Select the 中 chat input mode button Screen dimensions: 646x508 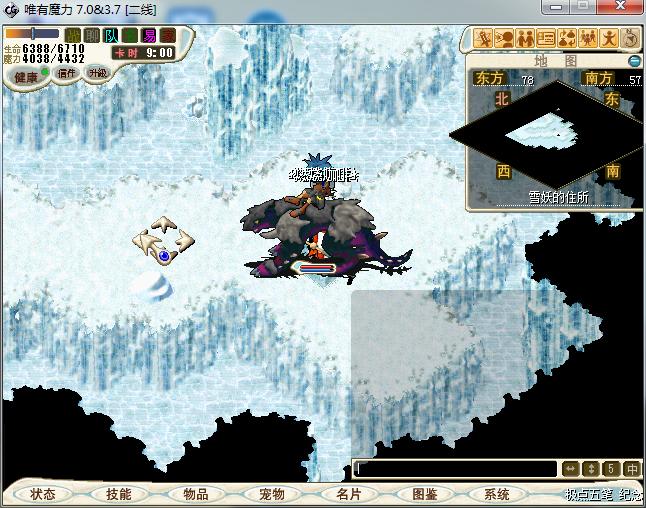(x=632, y=468)
